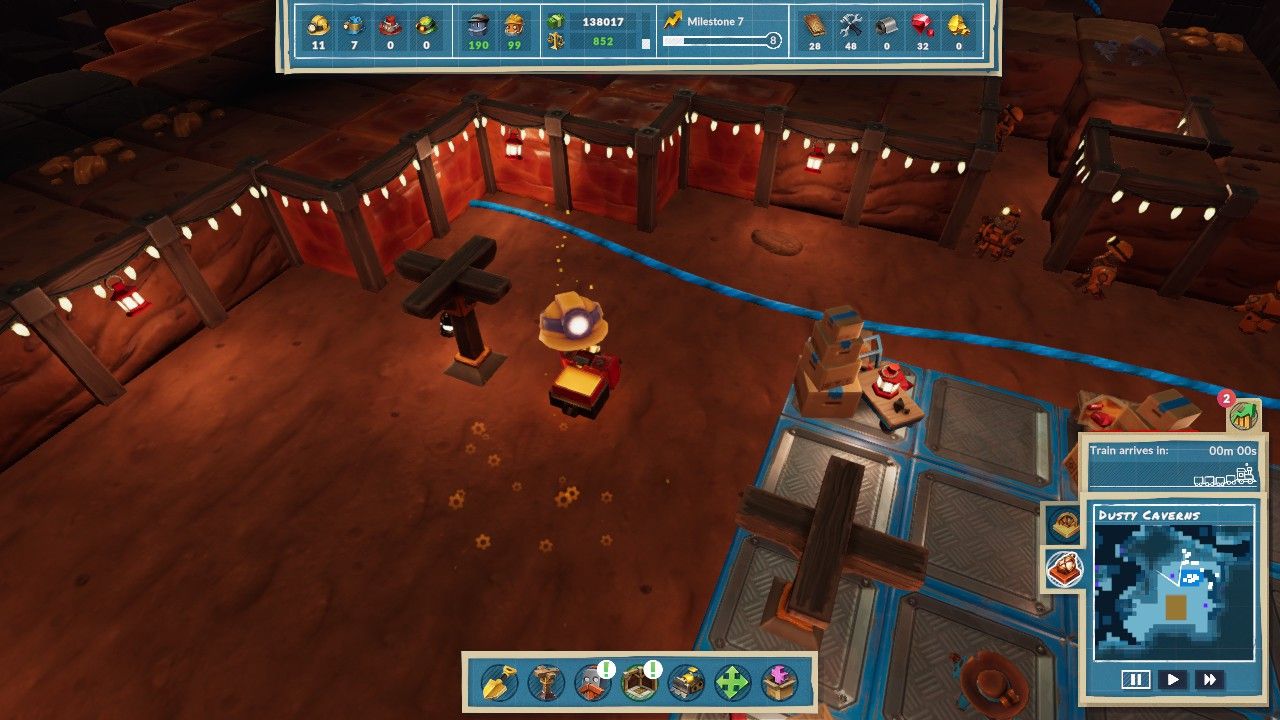
Task: Switch to the upper minimap view tab
Action: [1063, 523]
